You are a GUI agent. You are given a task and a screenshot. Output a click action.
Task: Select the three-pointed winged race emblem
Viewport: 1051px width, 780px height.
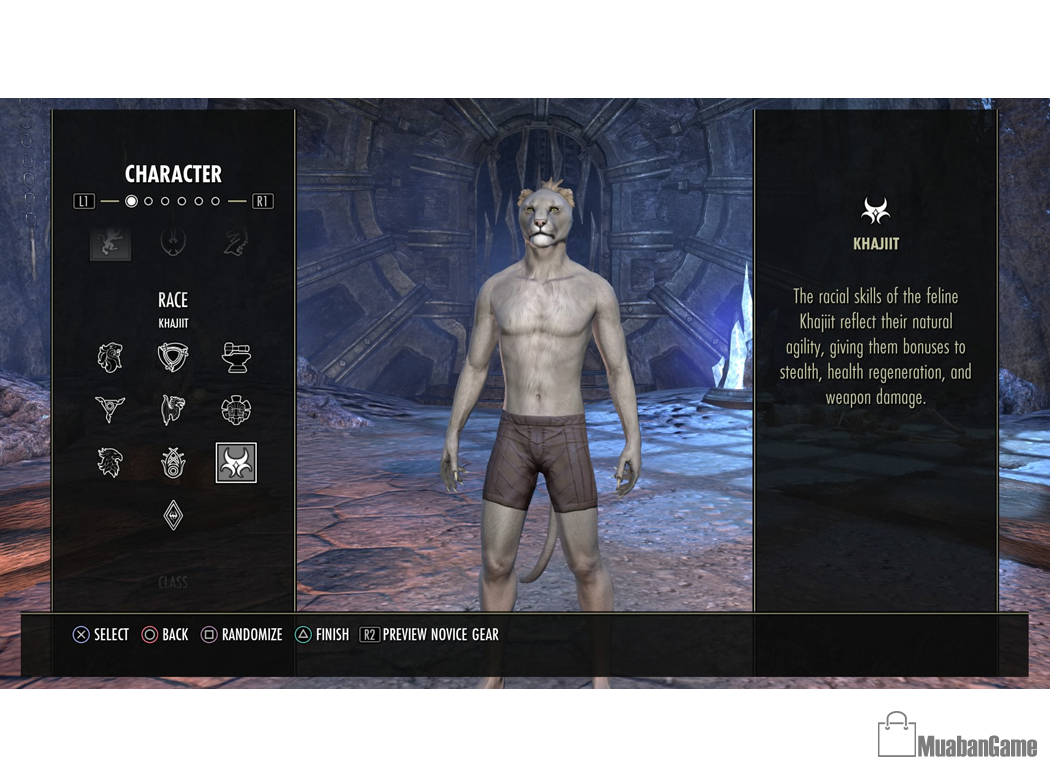tap(110, 410)
